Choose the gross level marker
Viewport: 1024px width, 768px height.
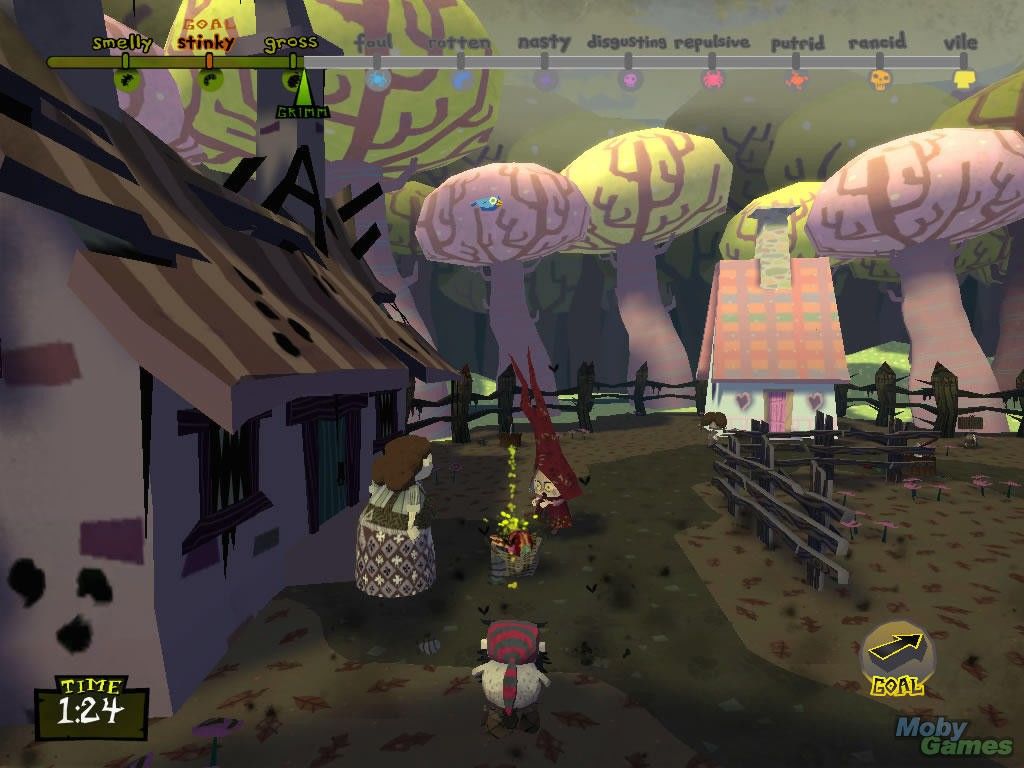(292, 76)
